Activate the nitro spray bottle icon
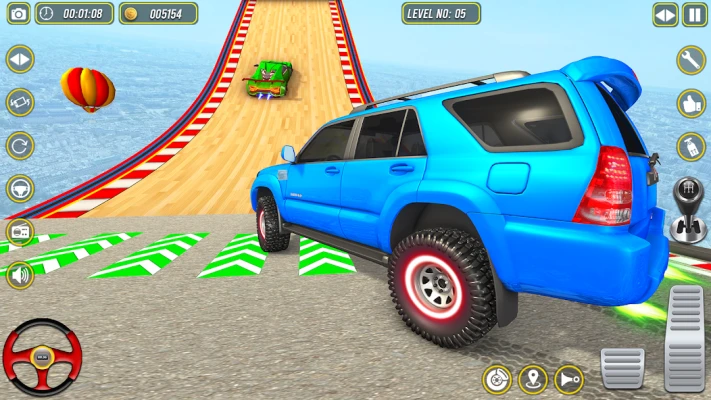Viewport: 711px width, 400px height. pyautogui.click(x=691, y=147)
